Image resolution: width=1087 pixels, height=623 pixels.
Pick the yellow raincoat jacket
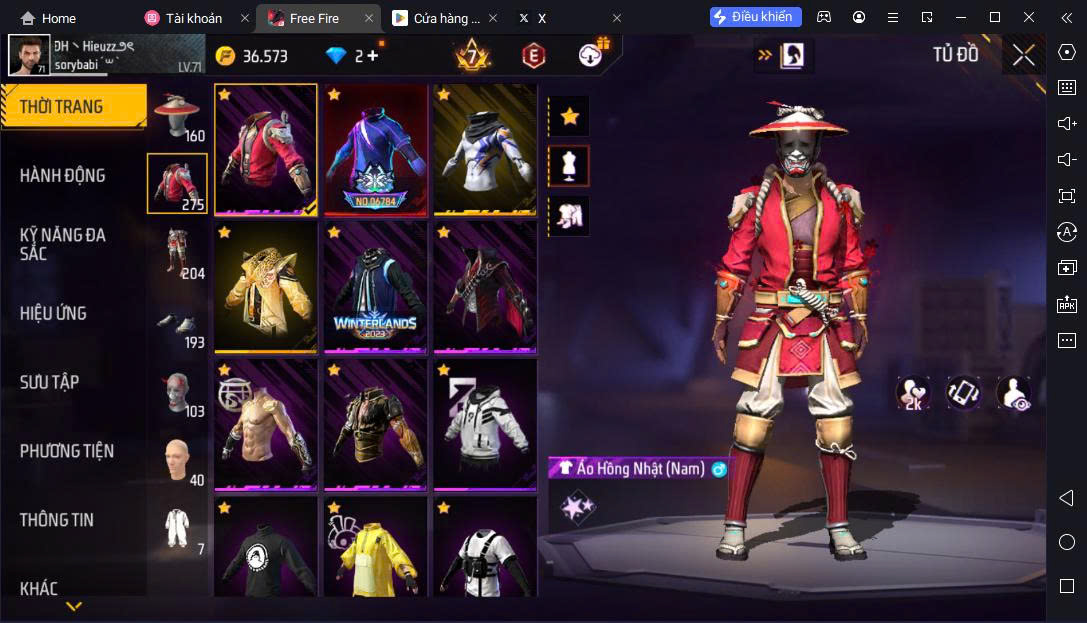click(375, 548)
